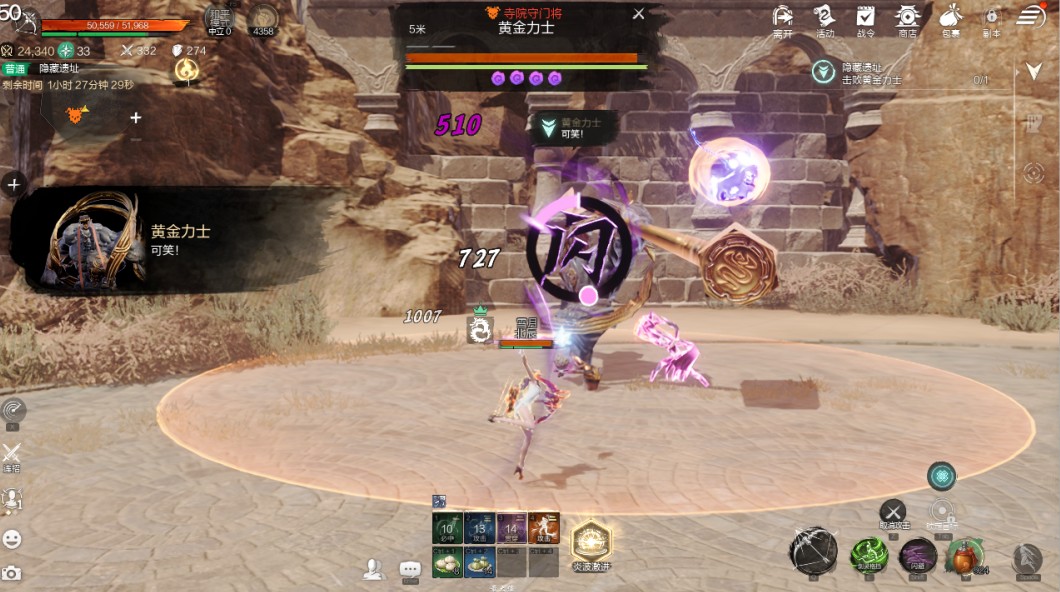Open the 活动 (Events) menu
This screenshot has height=592, width=1060.
(824, 18)
